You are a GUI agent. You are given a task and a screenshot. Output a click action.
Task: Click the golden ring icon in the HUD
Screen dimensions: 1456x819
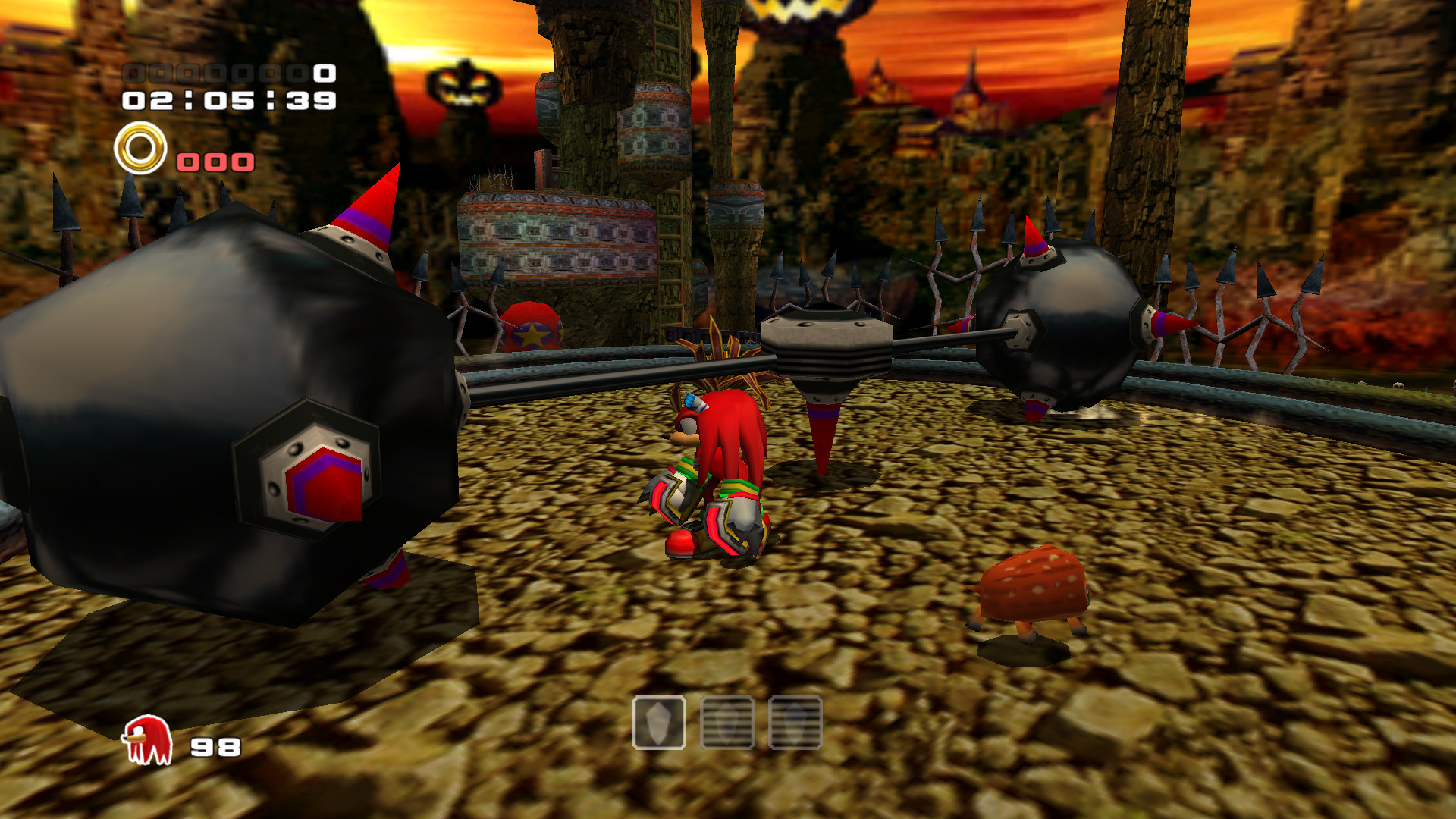pos(140,145)
